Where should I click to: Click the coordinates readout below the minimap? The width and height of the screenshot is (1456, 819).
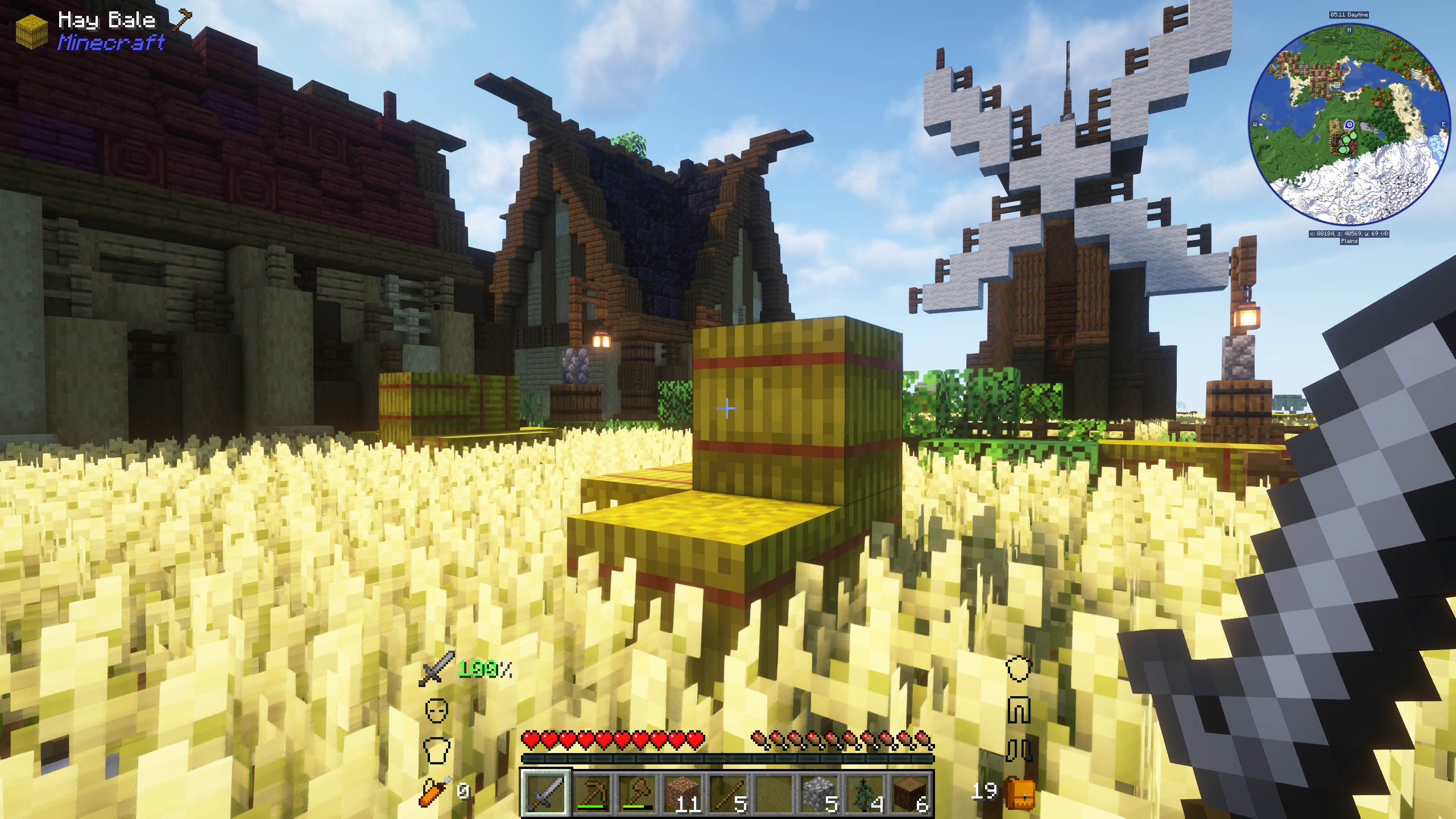click(1349, 233)
